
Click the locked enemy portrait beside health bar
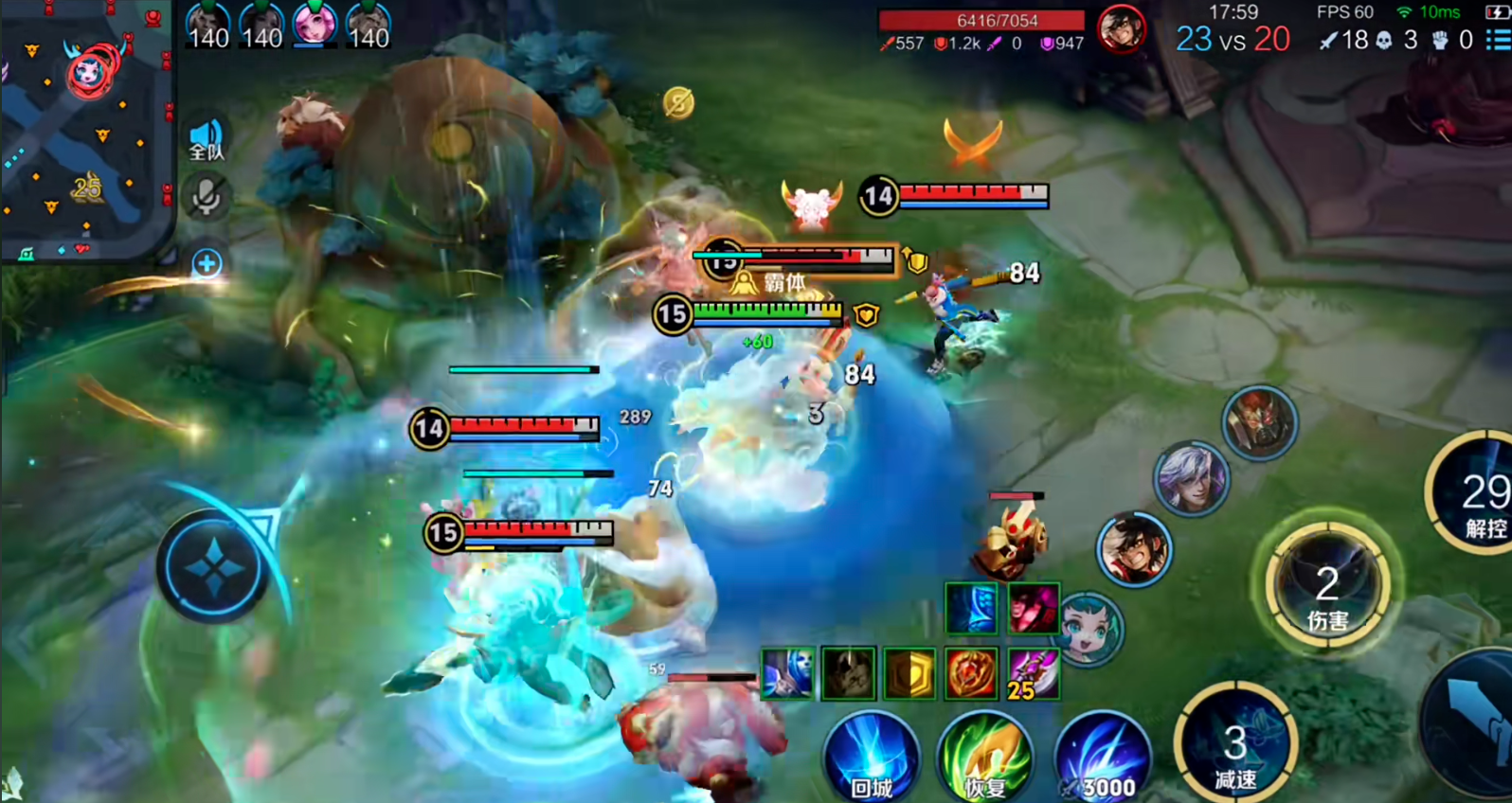(x=1121, y=27)
